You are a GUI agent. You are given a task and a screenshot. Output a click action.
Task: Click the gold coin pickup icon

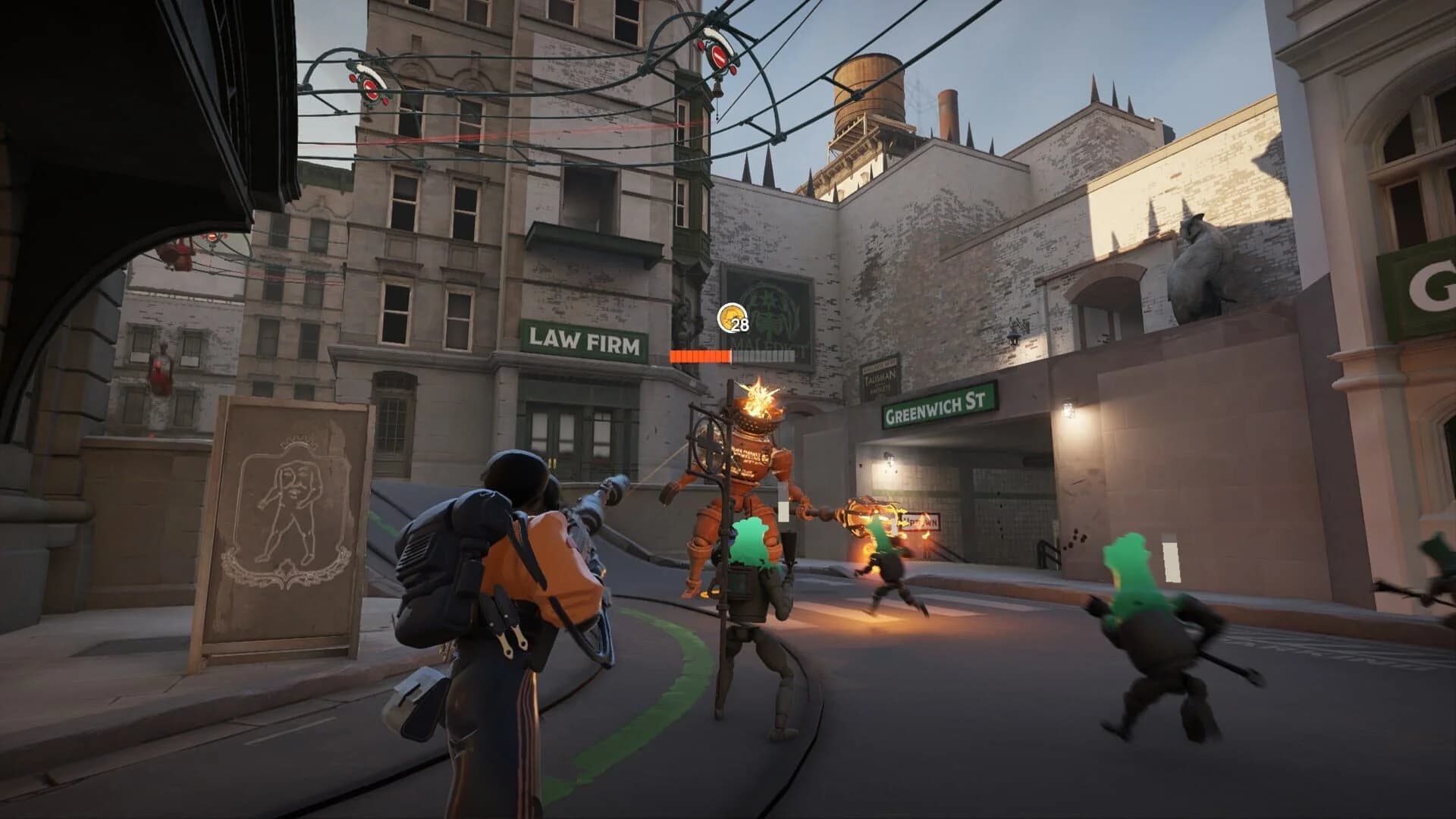point(730,317)
